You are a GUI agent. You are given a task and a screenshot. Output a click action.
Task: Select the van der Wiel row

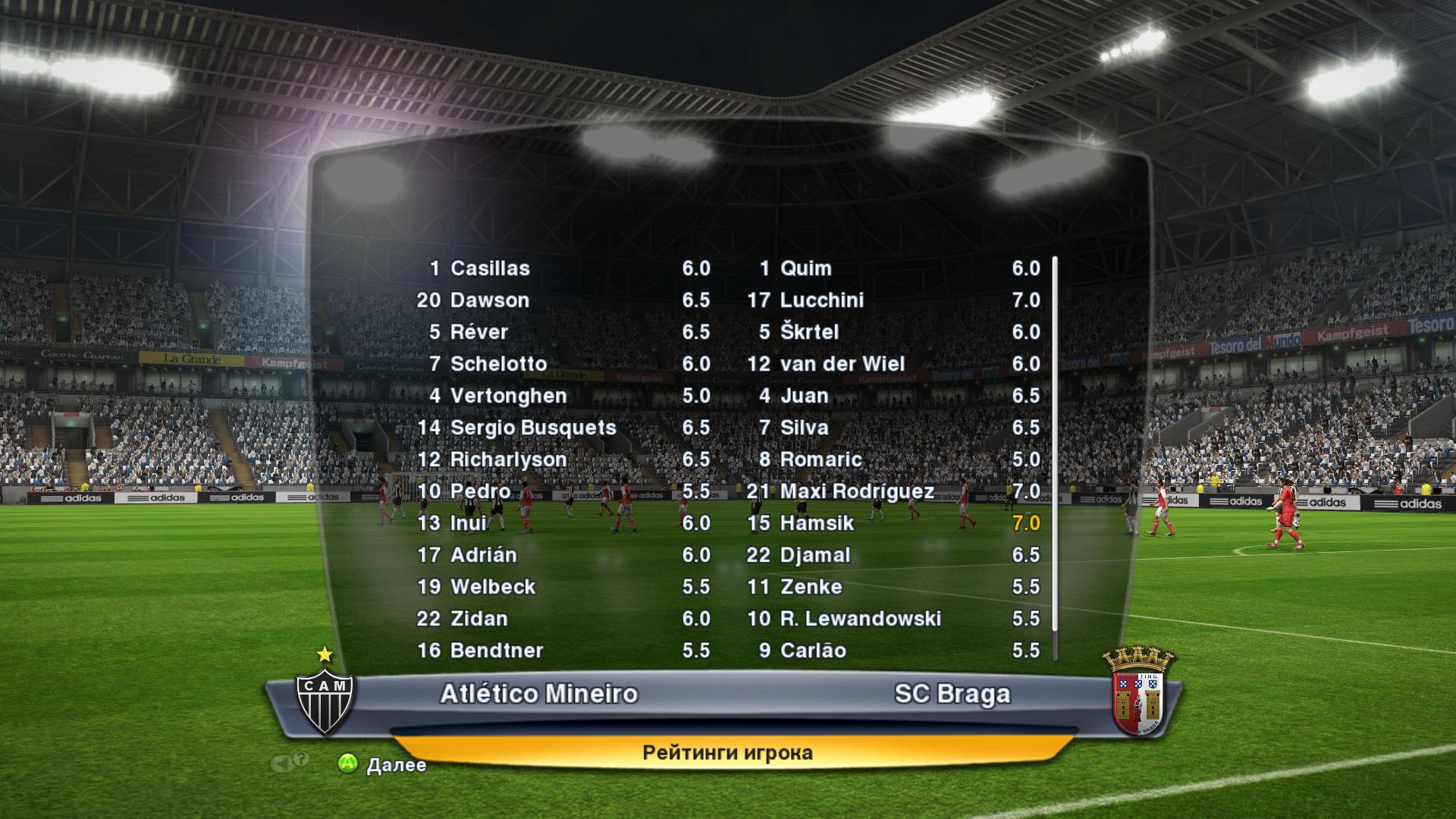pyautogui.click(x=842, y=364)
